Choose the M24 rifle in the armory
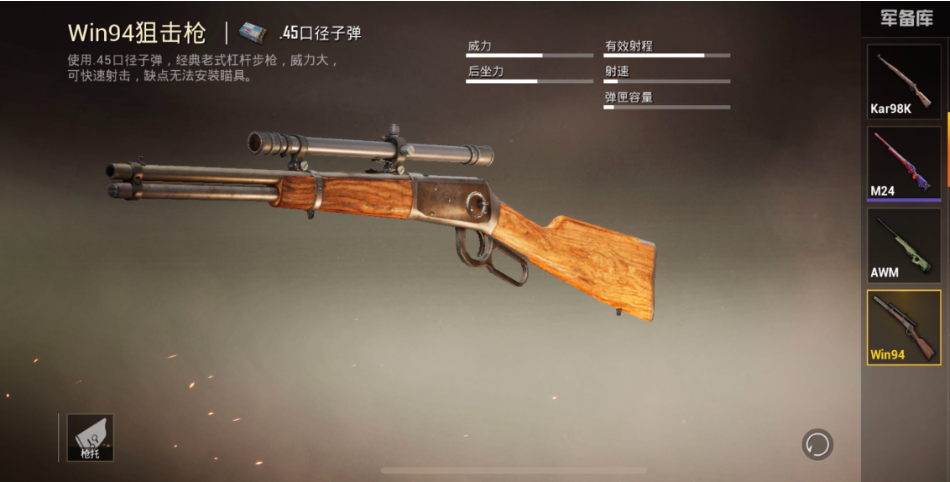The image size is (950, 482). (x=903, y=163)
